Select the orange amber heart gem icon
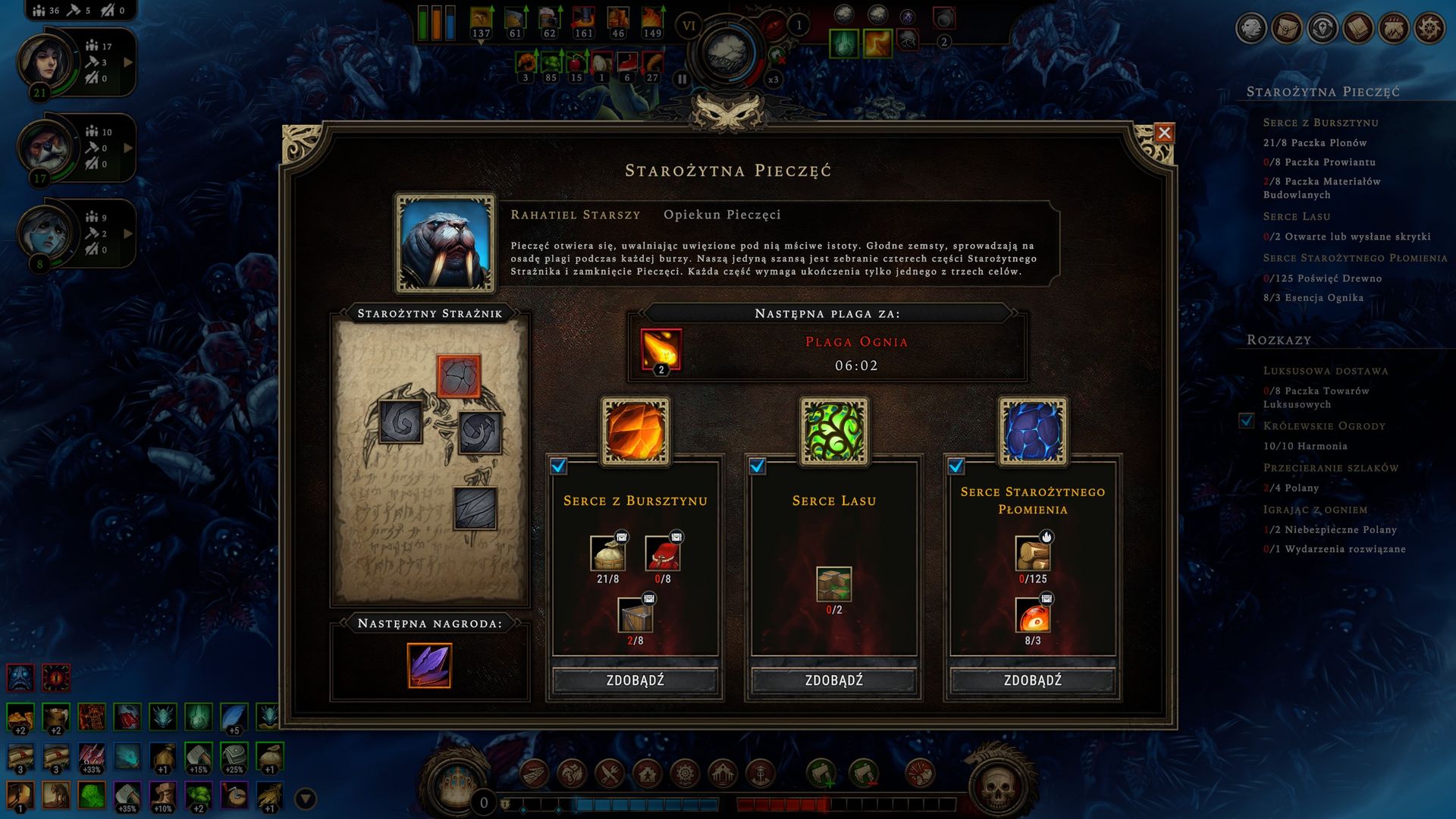This screenshot has width=1456, height=819. click(635, 431)
